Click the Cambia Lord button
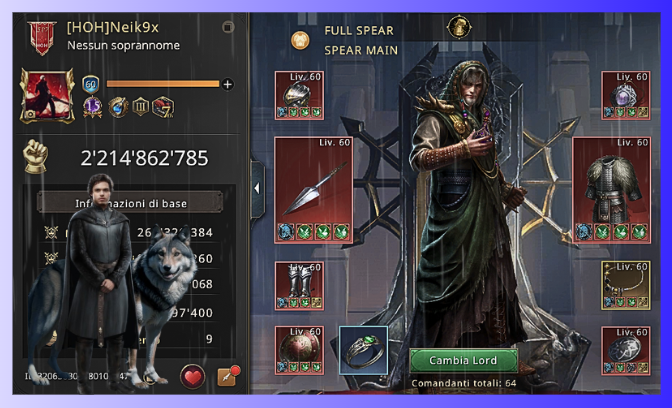672x408 pixels. [464, 360]
